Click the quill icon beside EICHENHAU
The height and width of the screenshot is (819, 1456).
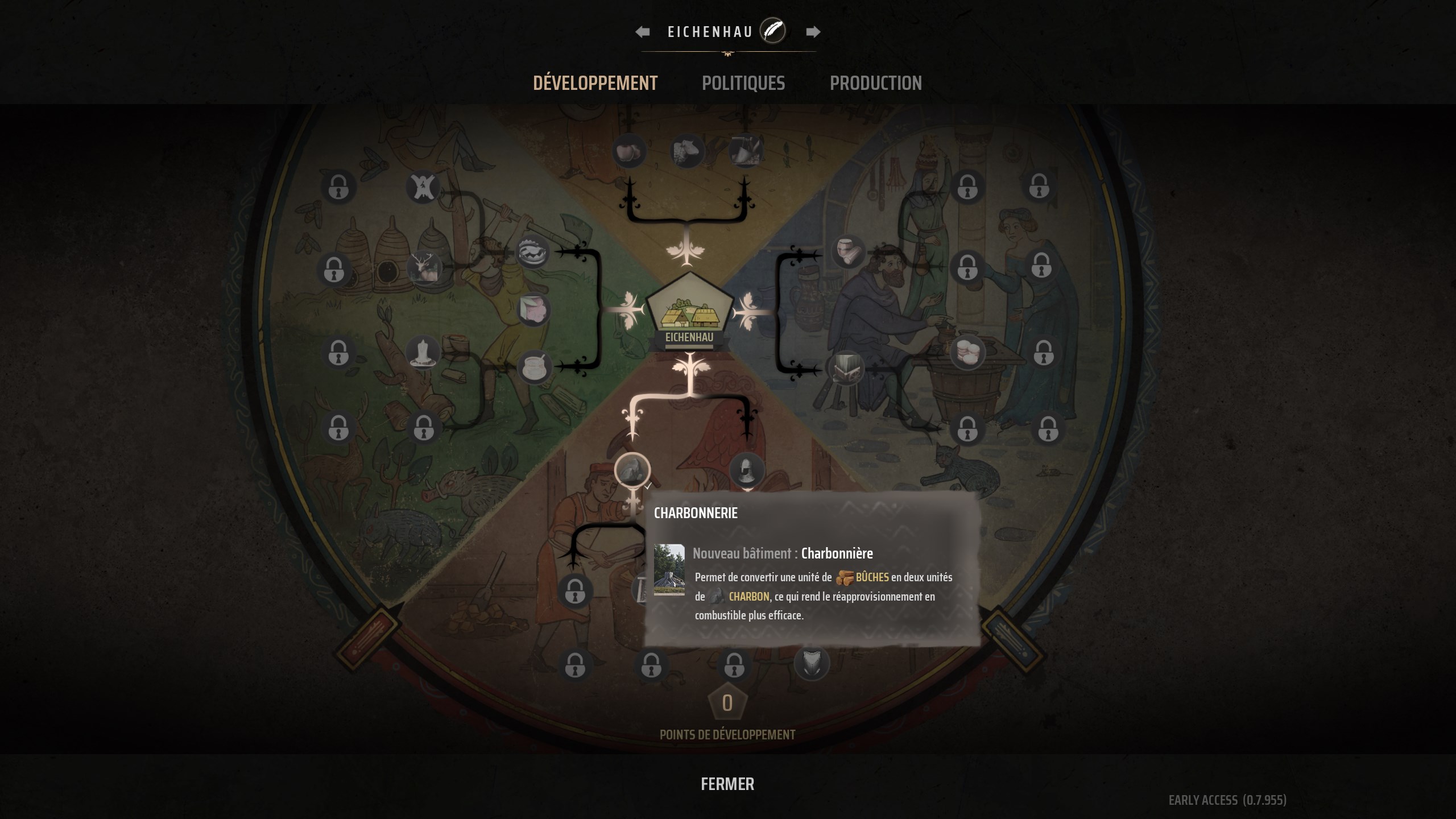[x=772, y=31]
